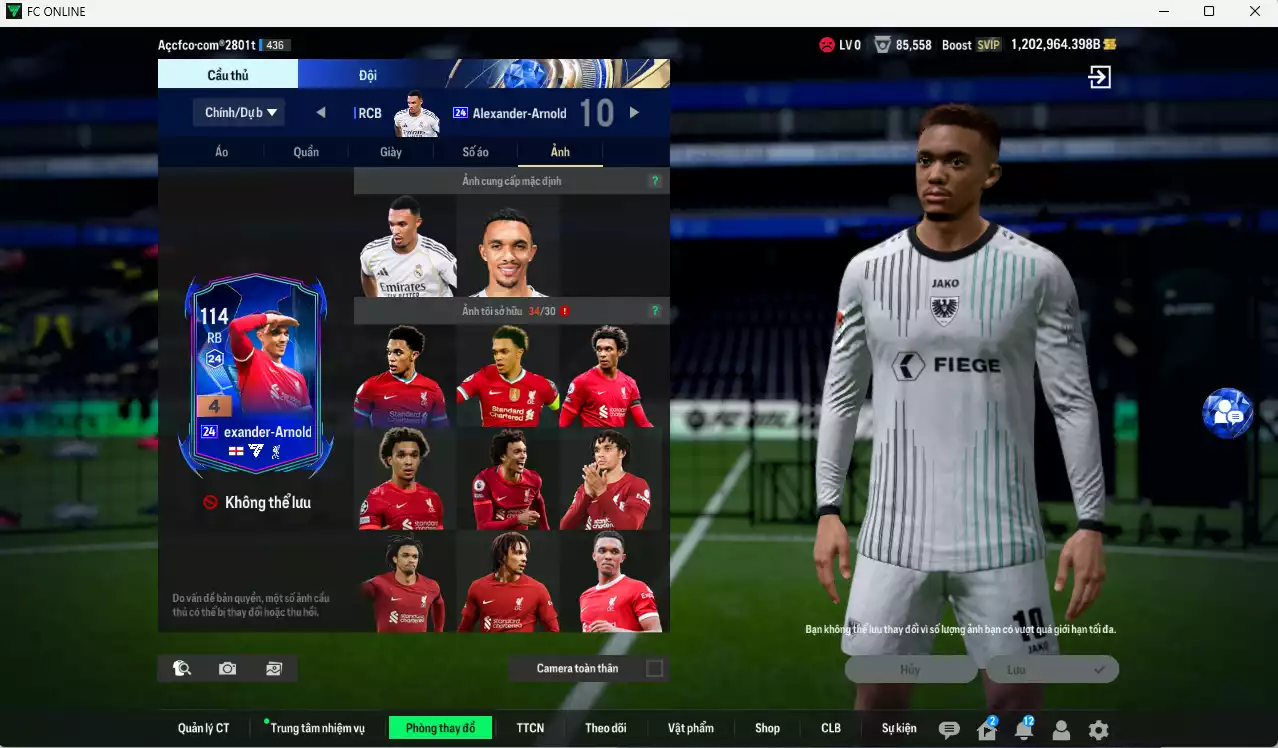Close the FC ONLINE window

[x=1255, y=12]
